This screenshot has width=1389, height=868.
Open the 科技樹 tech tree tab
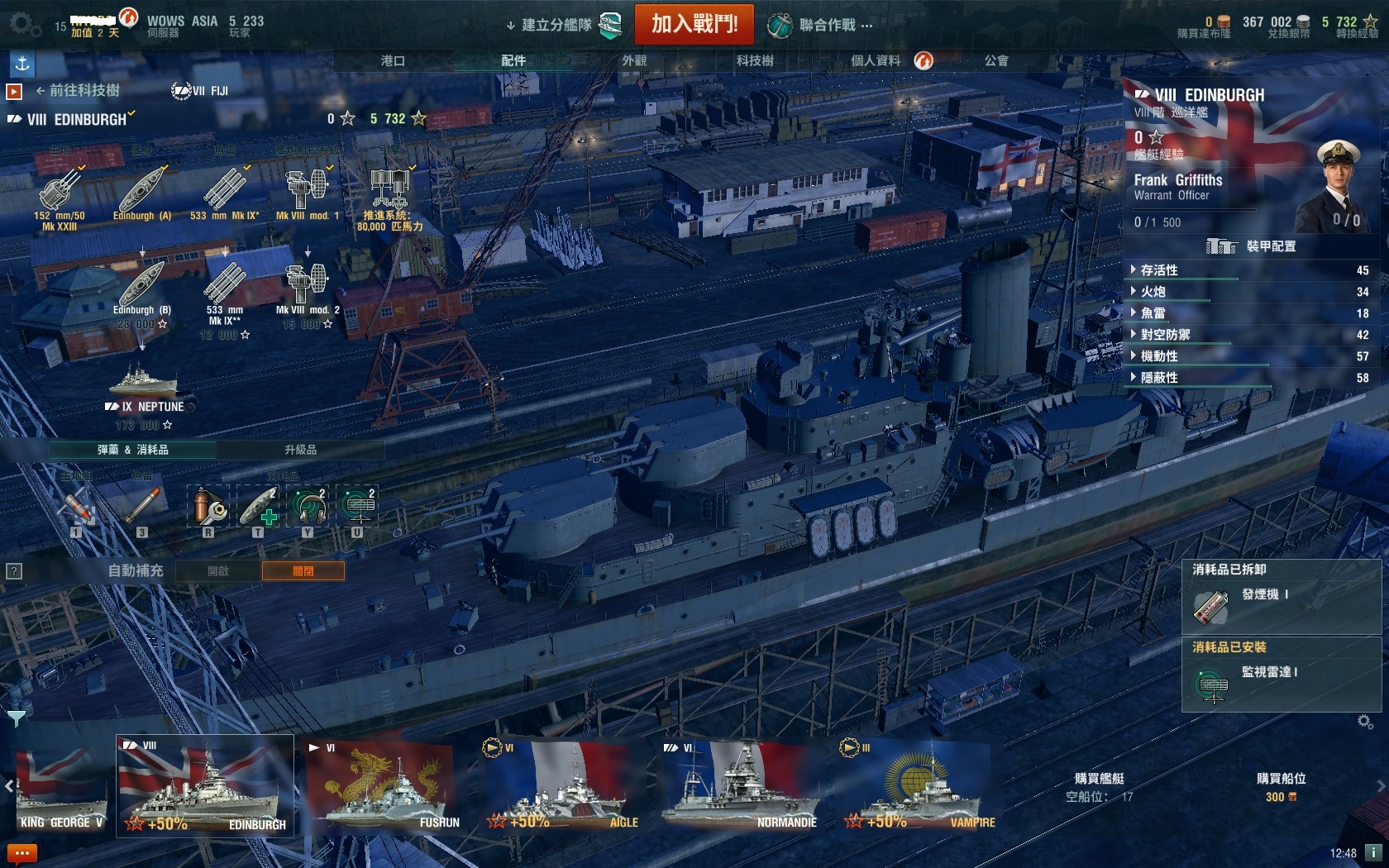754,60
